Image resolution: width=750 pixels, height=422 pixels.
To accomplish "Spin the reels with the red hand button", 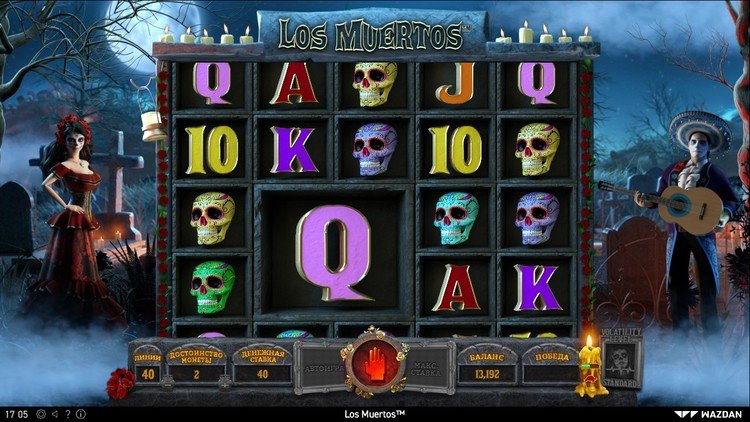I will 374,364.
